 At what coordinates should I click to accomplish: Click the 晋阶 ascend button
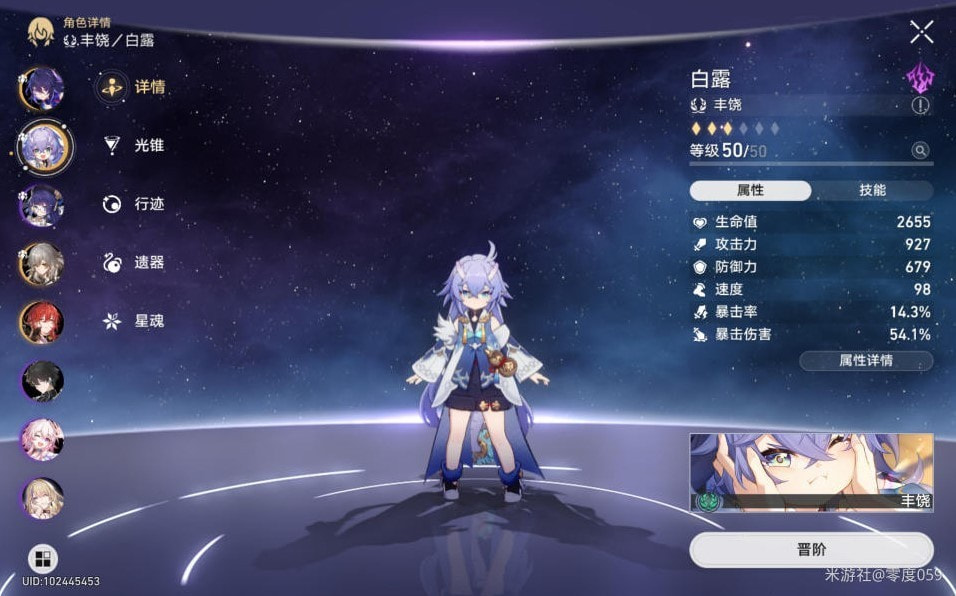[811, 550]
